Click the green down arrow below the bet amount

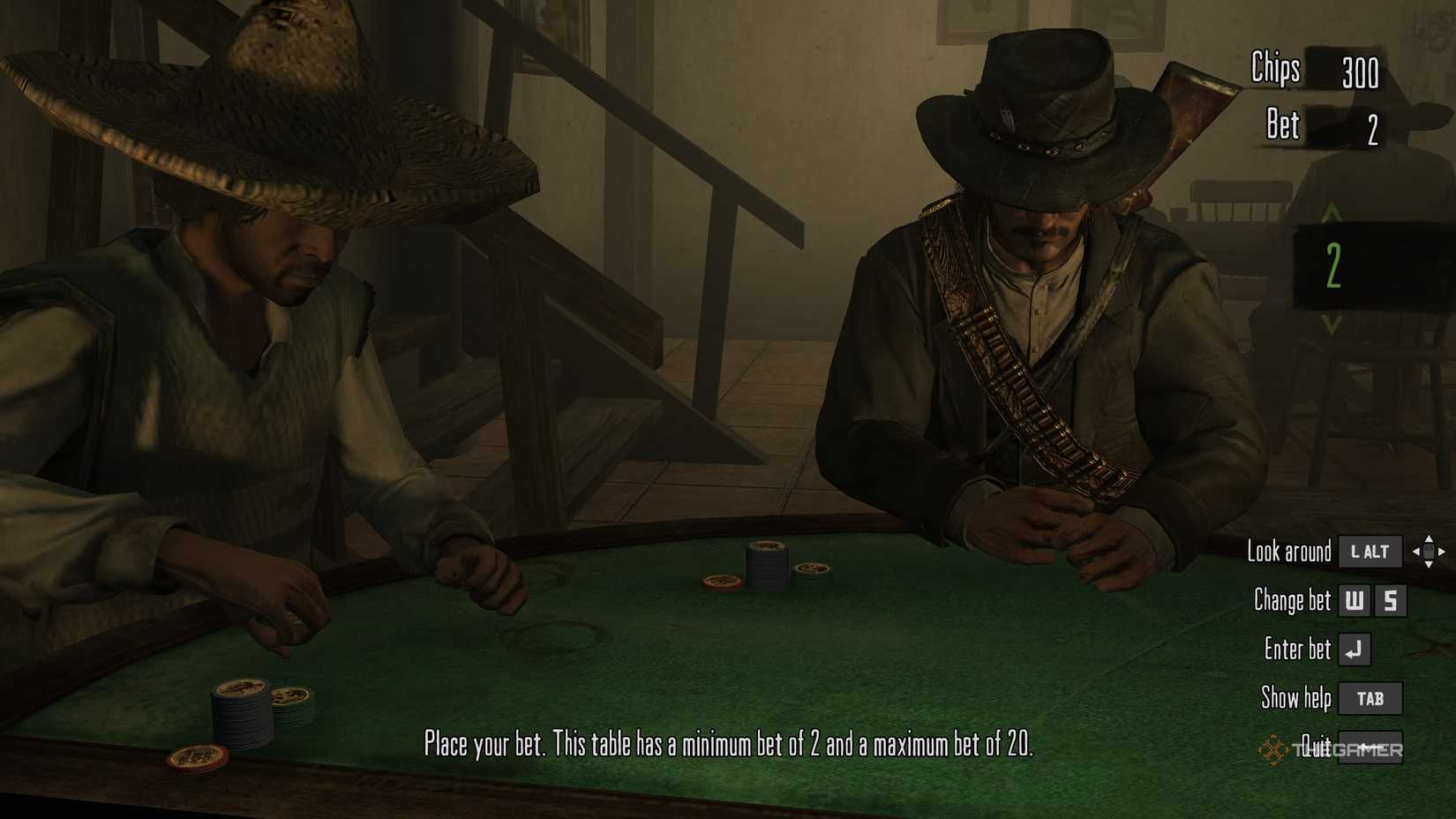(x=1332, y=324)
